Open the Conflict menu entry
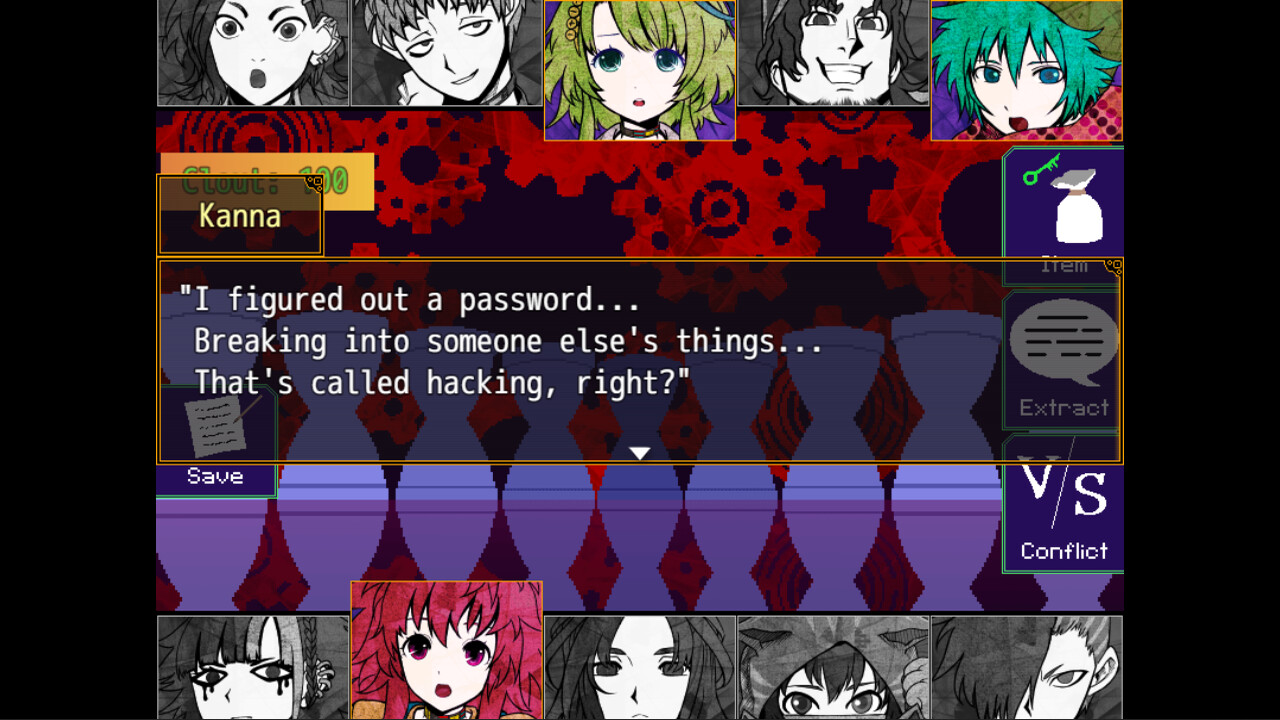 1063,551
